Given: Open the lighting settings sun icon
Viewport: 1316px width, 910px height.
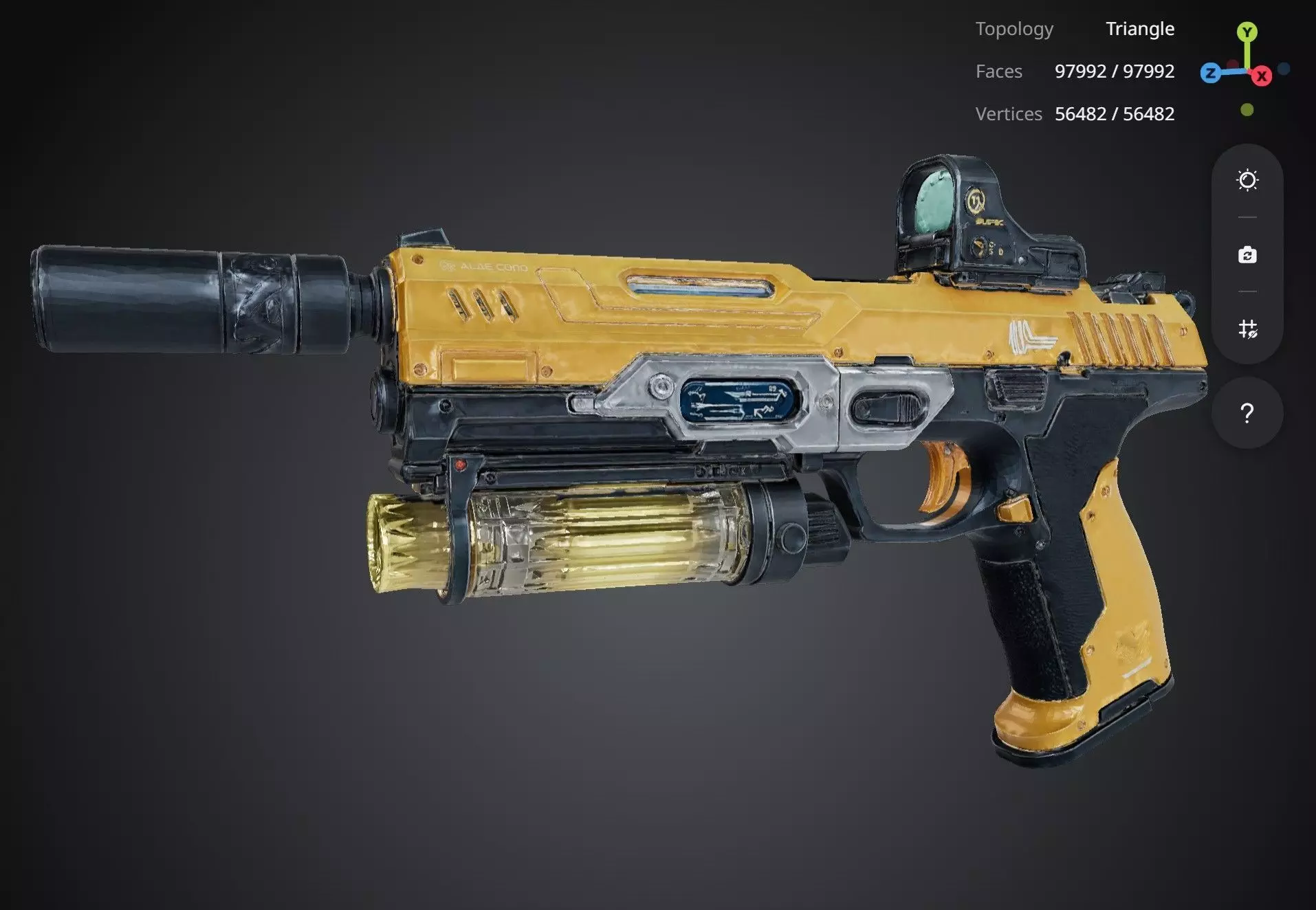Looking at the screenshot, I should pos(1247,180).
